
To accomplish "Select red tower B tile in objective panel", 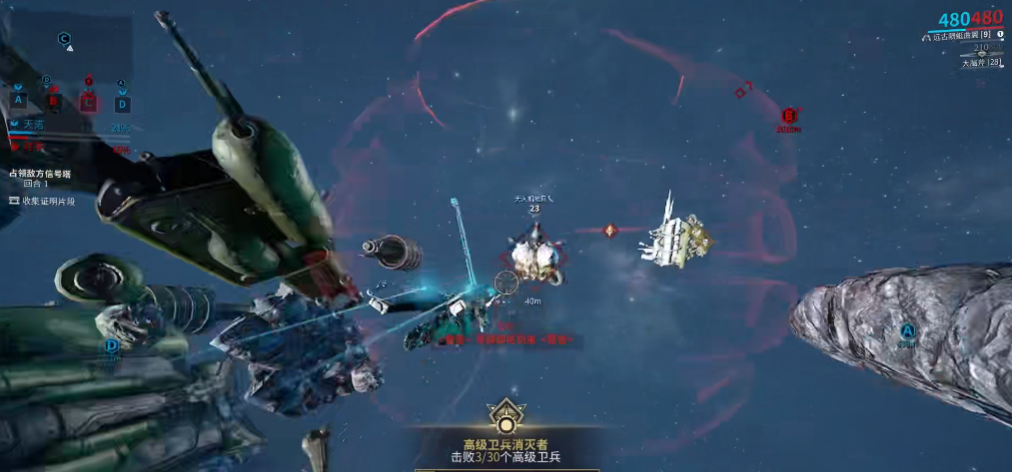I will pyautogui.click(x=53, y=100).
